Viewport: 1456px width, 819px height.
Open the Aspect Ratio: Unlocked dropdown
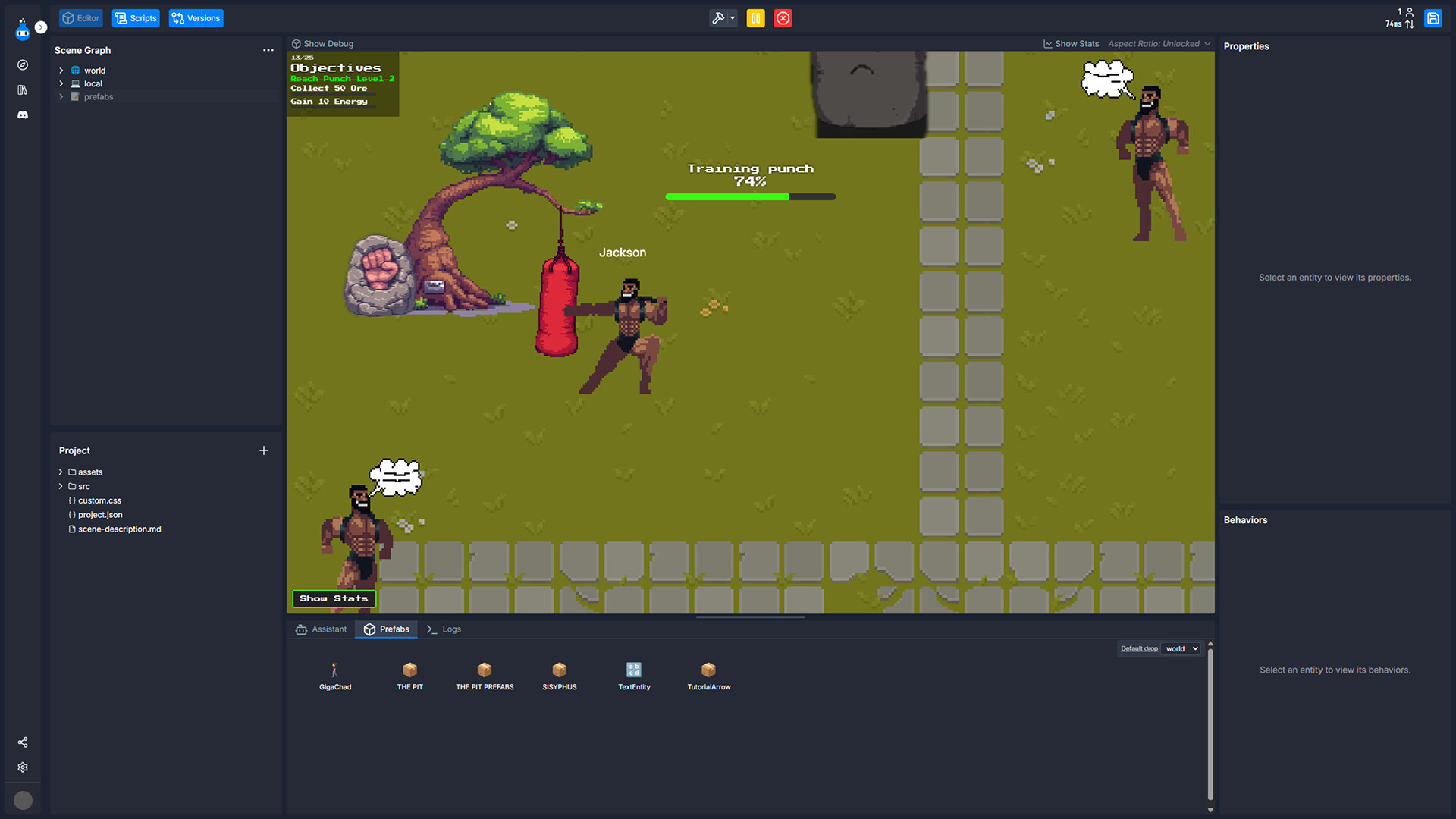[1159, 43]
